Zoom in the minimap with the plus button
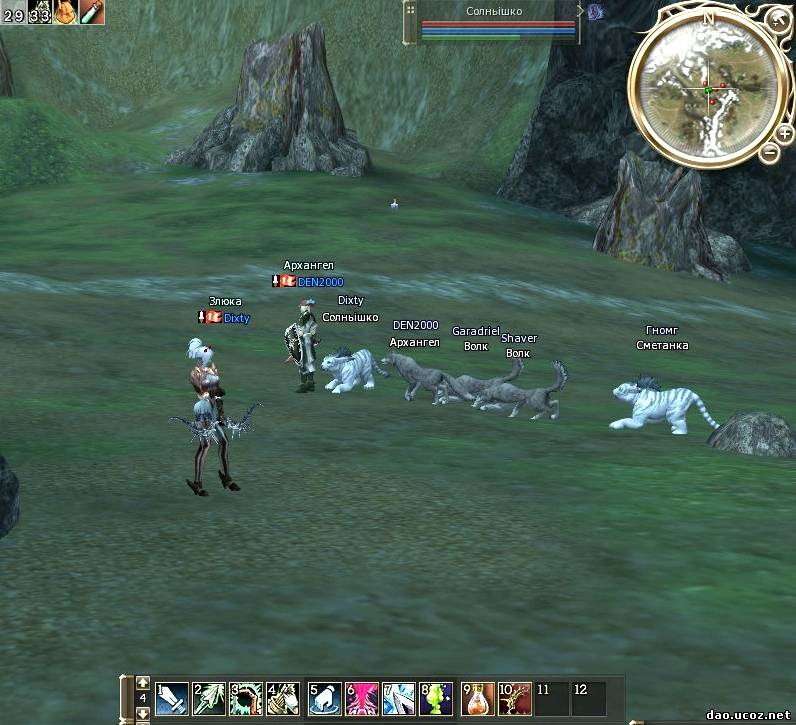Viewport: 796px width, 725px height. pos(784,134)
